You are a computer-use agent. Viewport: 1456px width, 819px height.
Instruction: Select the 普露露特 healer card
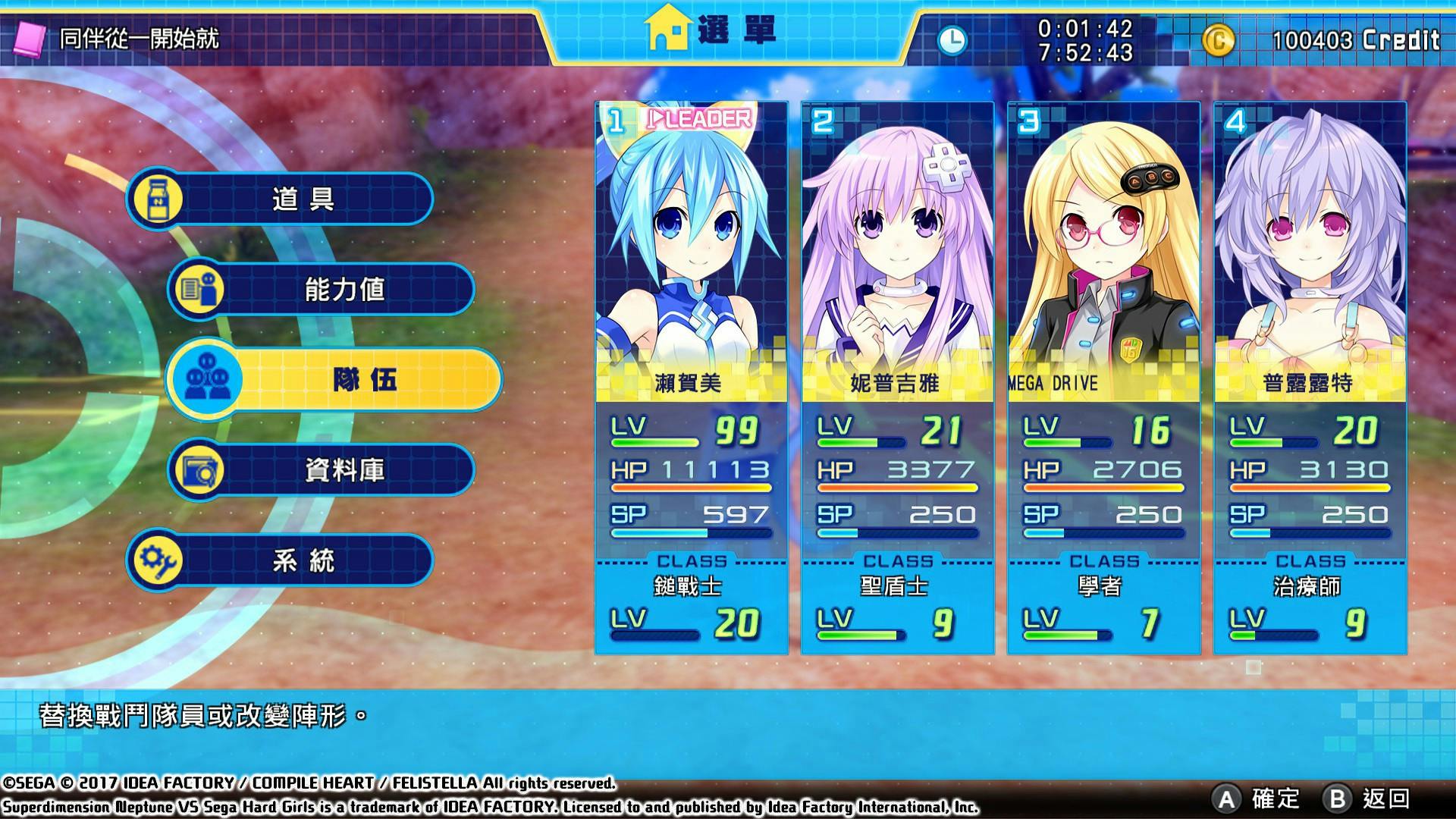[1310, 377]
